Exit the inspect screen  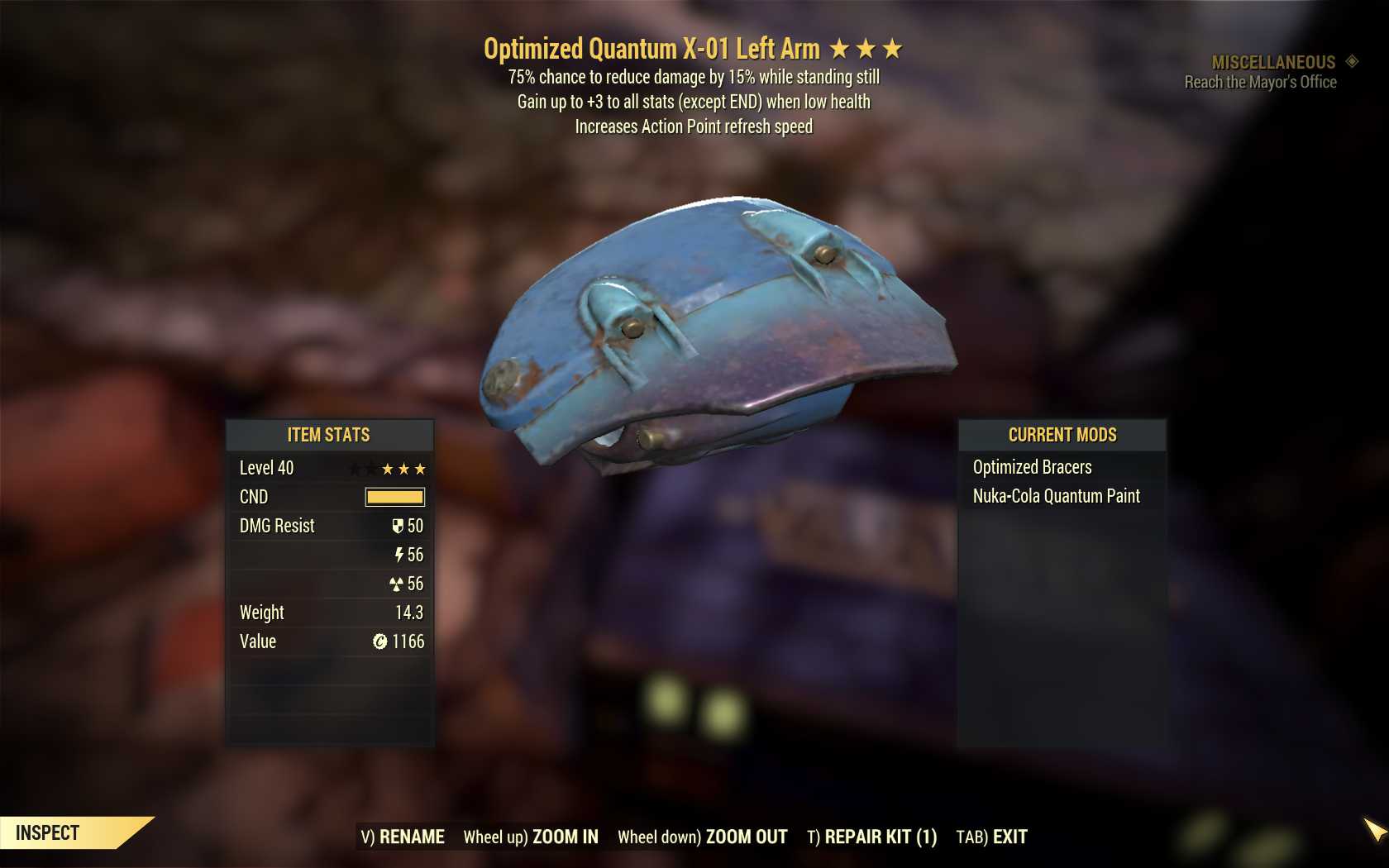click(992, 837)
